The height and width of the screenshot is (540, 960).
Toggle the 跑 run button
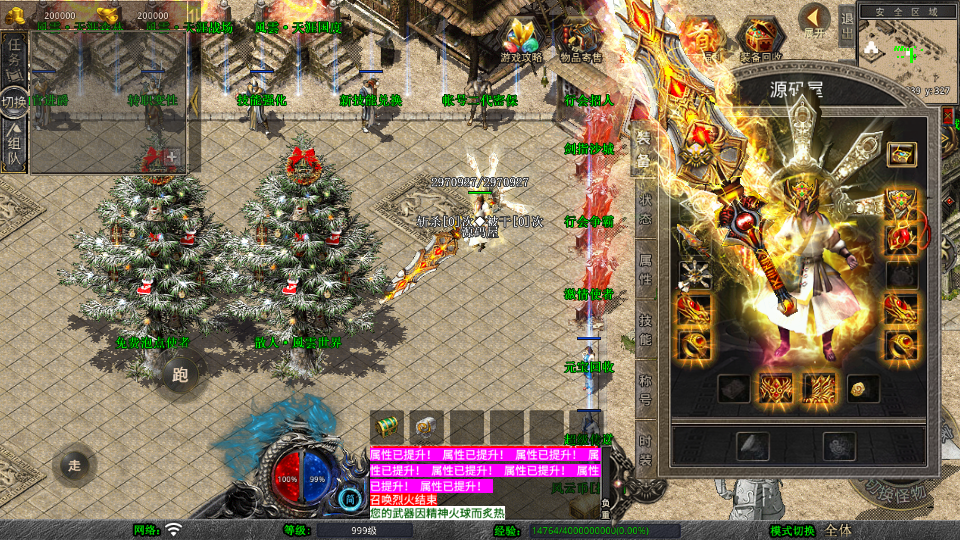(x=180, y=375)
